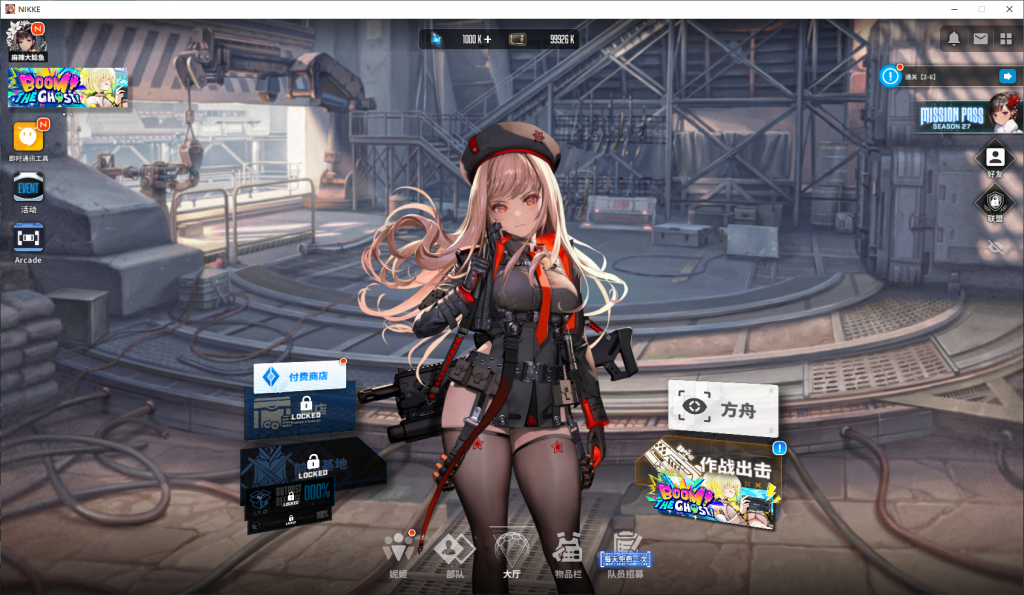Image resolution: width=1024 pixels, height=595 pixels.
Task: Open the Boom! The Ghost! event banner on the left
Action: pyautogui.click(x=68, y=88)
